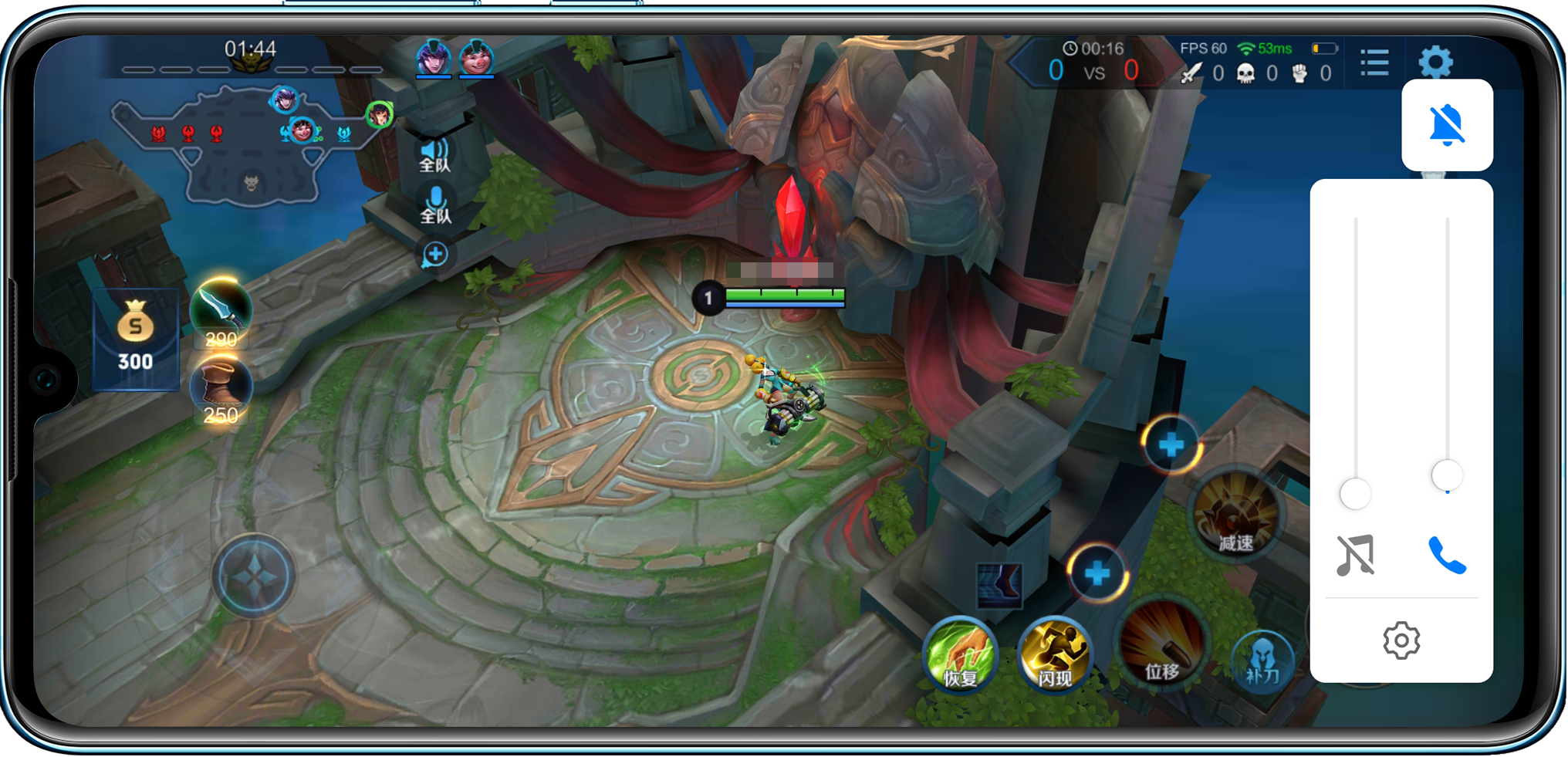Toggle the team speaker voice button
This screenshot has height=757, width=1568.
[x=435, y=154]
